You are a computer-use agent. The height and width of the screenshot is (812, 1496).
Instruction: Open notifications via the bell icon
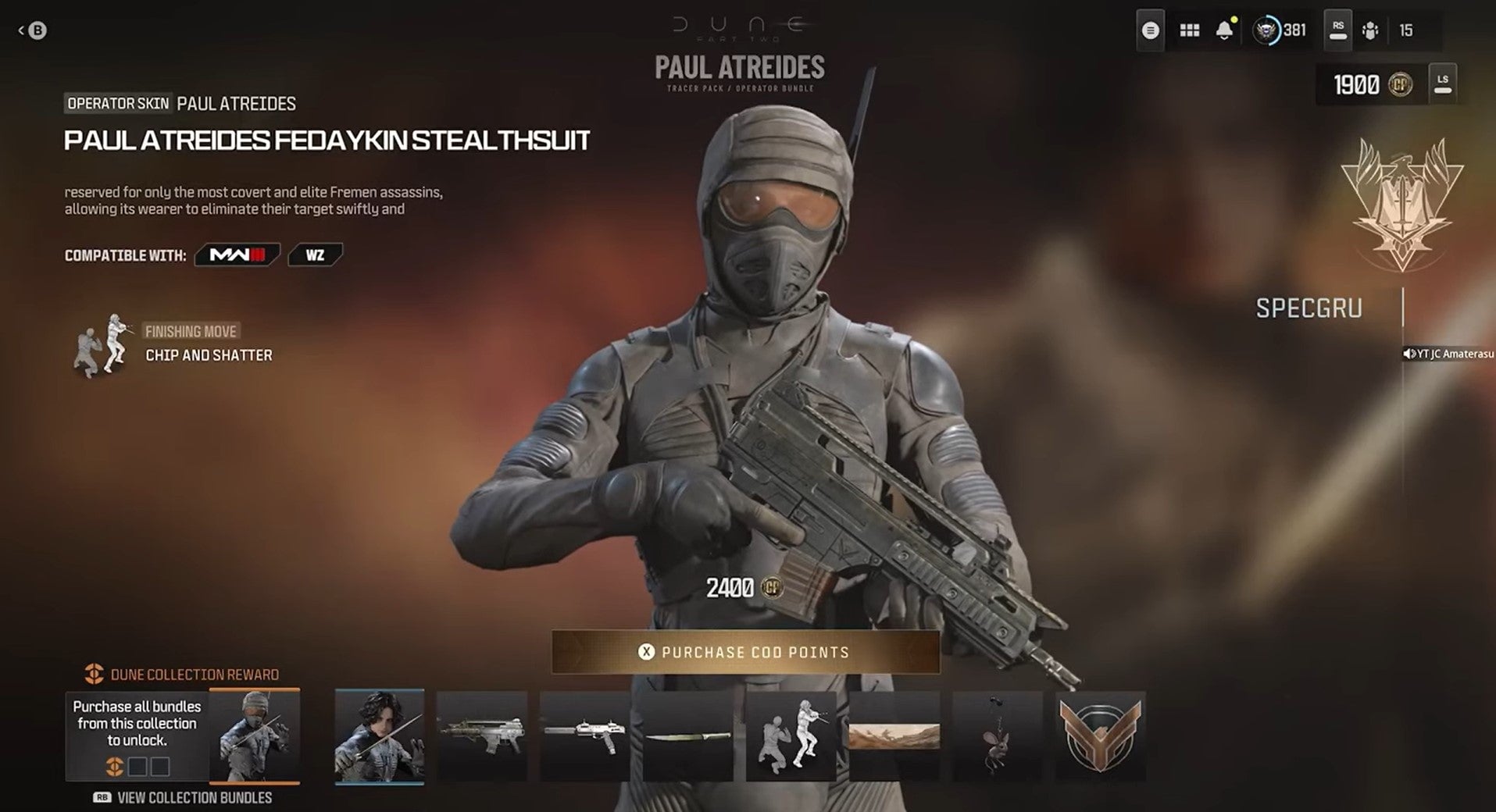1225,30
